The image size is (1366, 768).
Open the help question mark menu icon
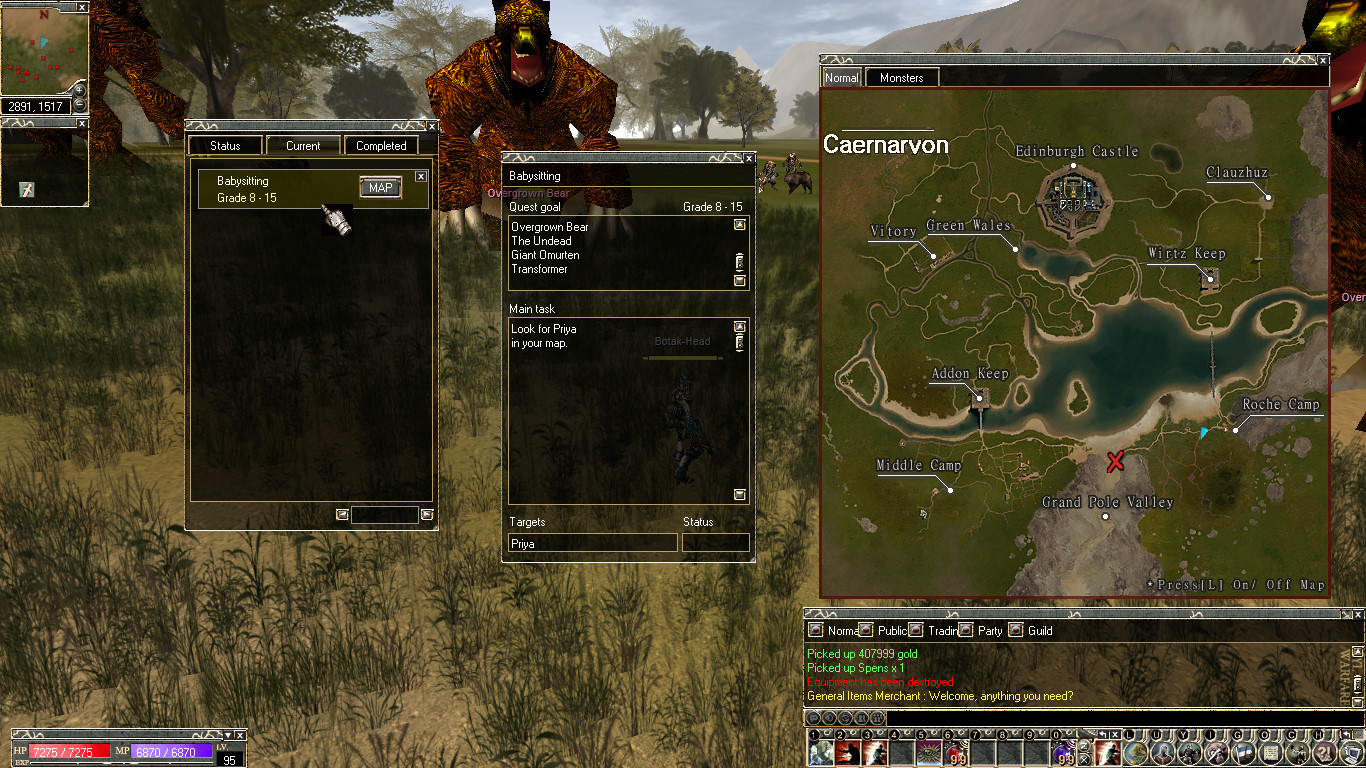tap(1323, 753)
